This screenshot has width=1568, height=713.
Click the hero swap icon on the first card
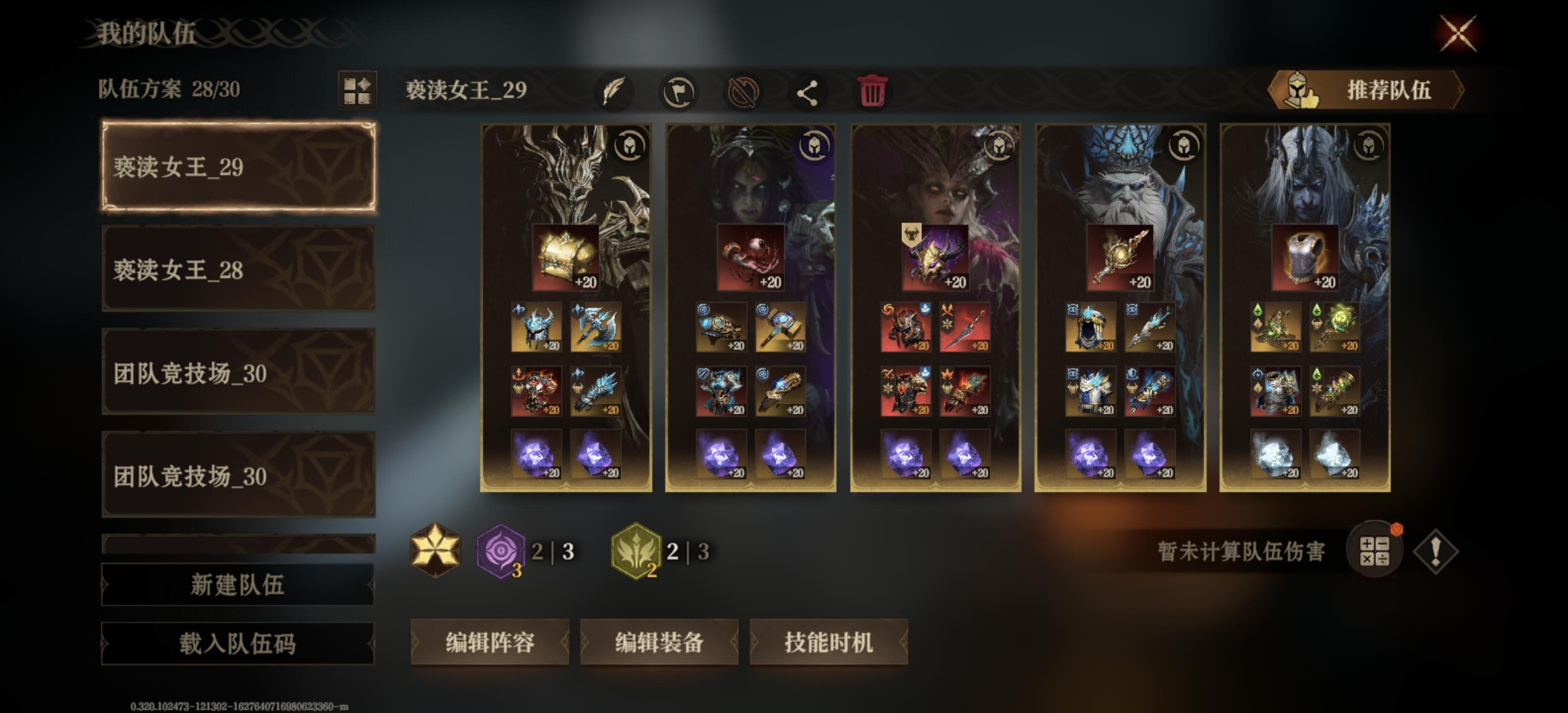click(x=630, y=146)
